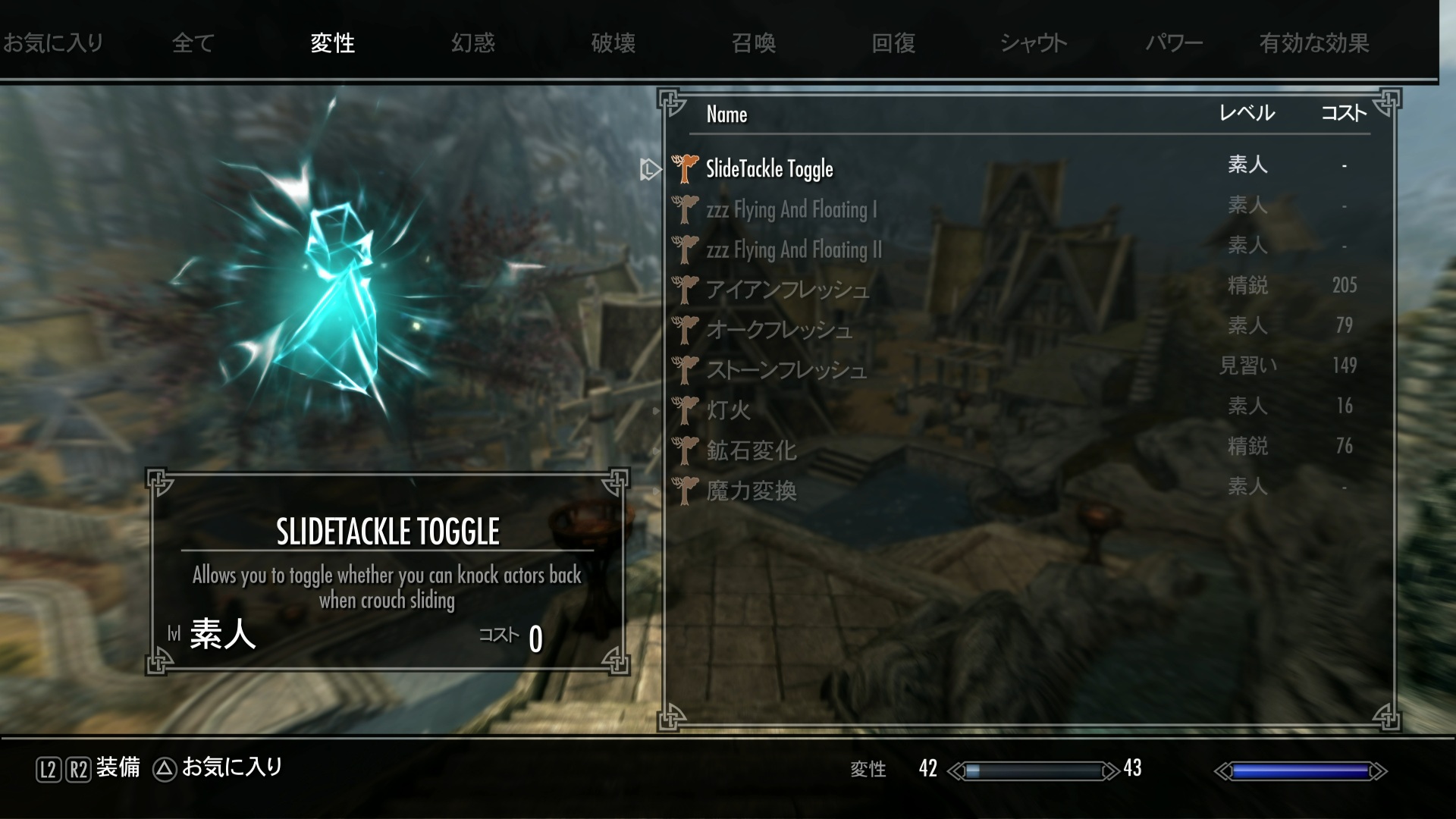Switch to the 幻惑 illusion tab
Screen dimensions: 1456x819
pyautogui.click(x=473, y=42)
